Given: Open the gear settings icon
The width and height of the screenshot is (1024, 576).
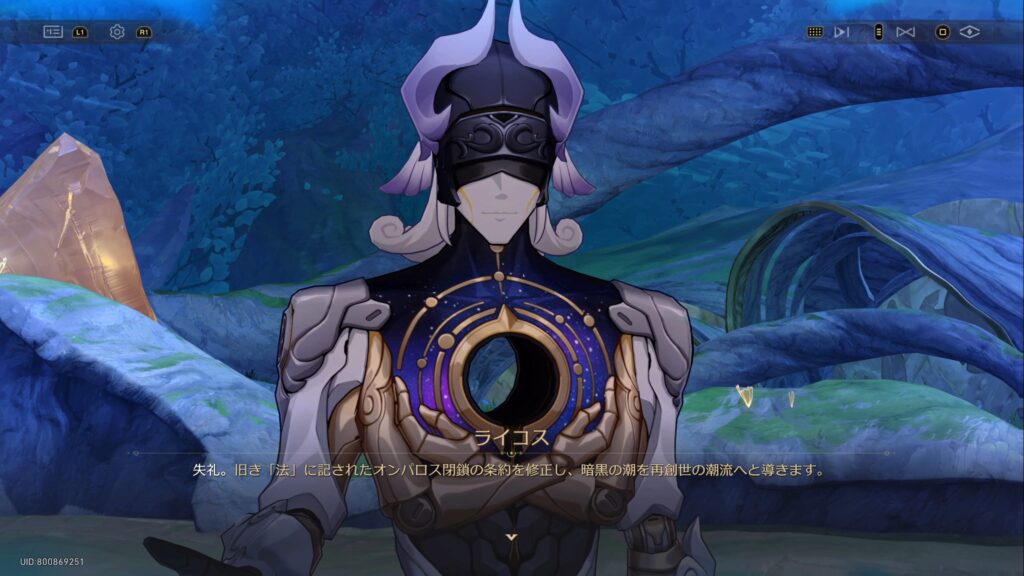Looking at the screenshot, I should pyautogui.click(x=117, y=32).
